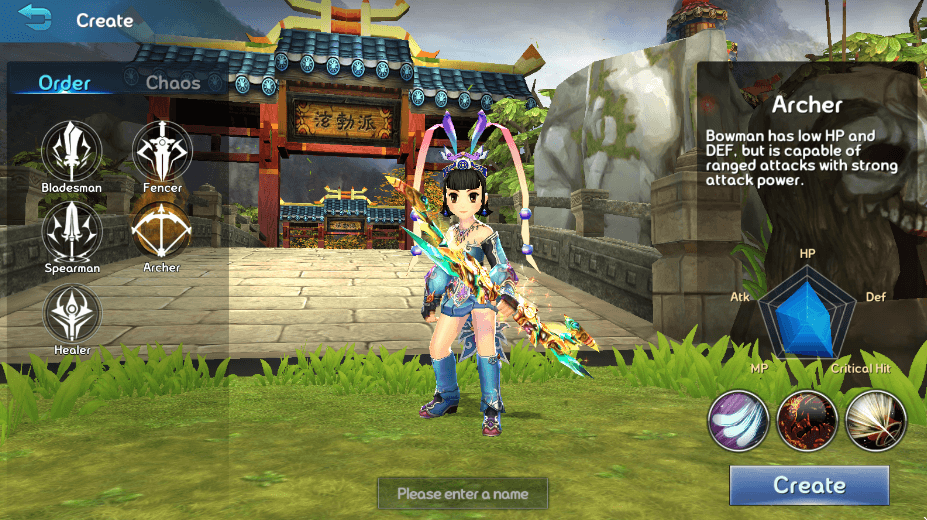This screenshot has height=520, width=927.
Task: Go back using the arrow button
Action: tap(35, 19)
